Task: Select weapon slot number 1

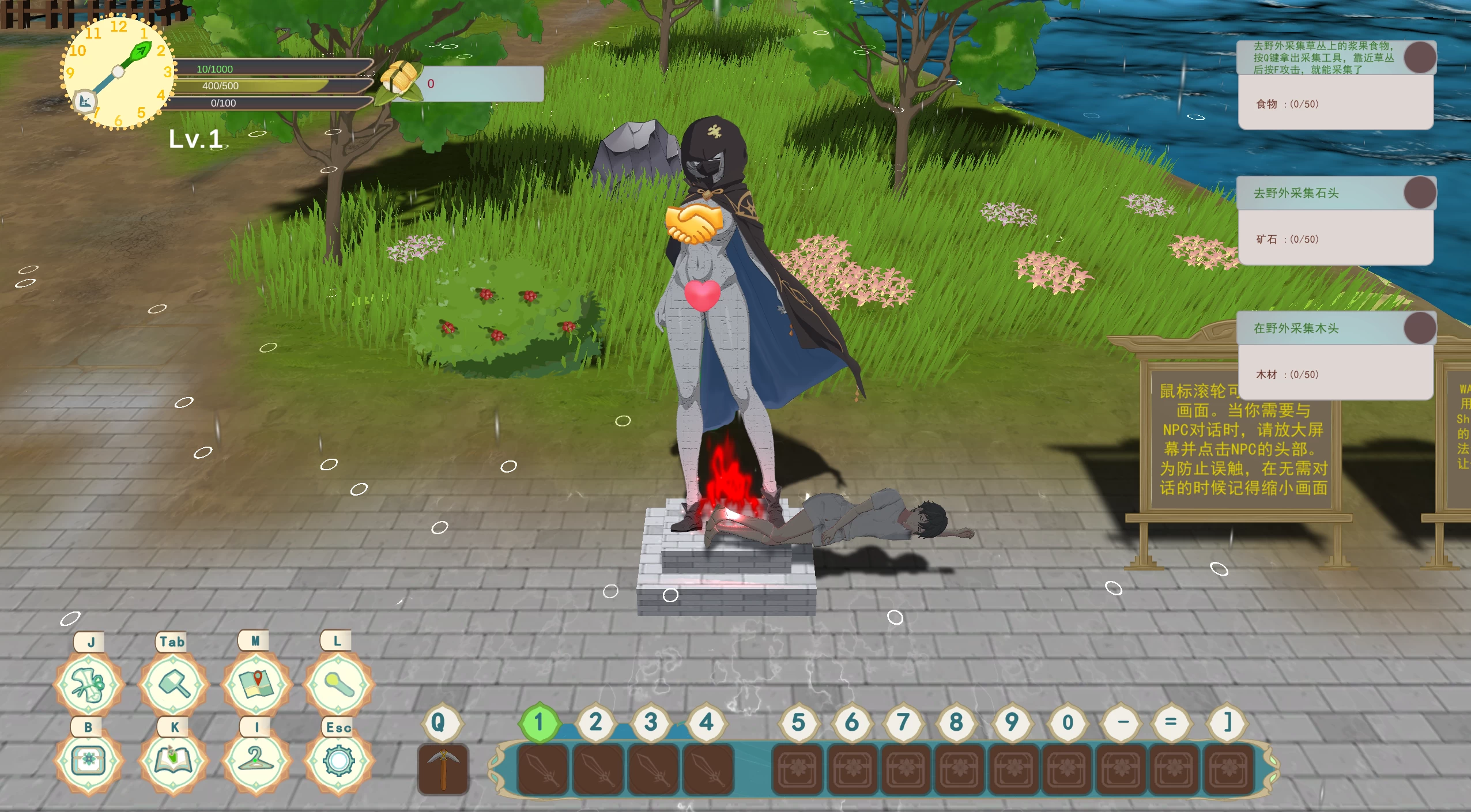Action: pos(542,770)
